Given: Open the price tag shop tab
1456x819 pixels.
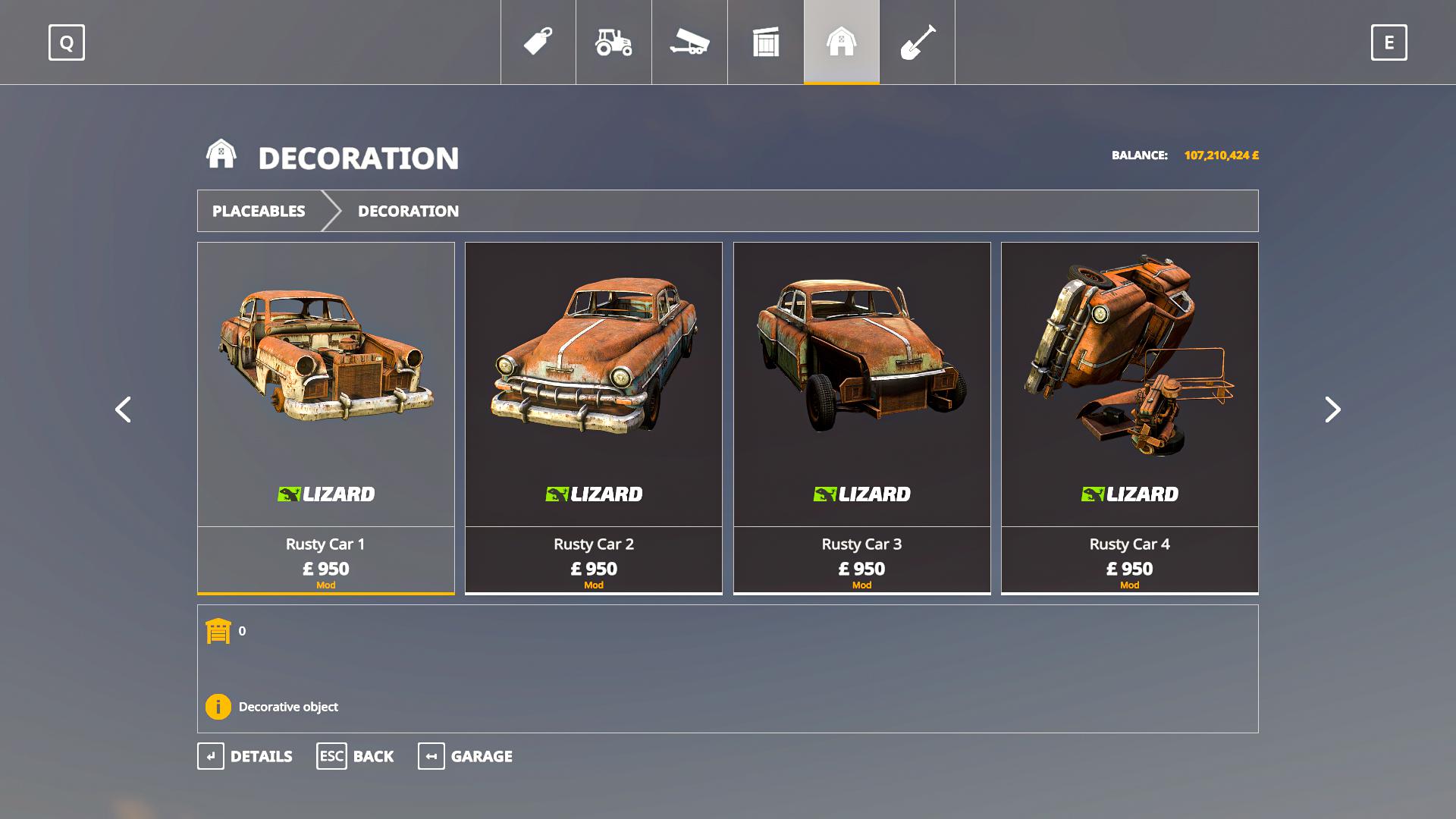Looking at the screenshot, I should [x=538, y=42].
